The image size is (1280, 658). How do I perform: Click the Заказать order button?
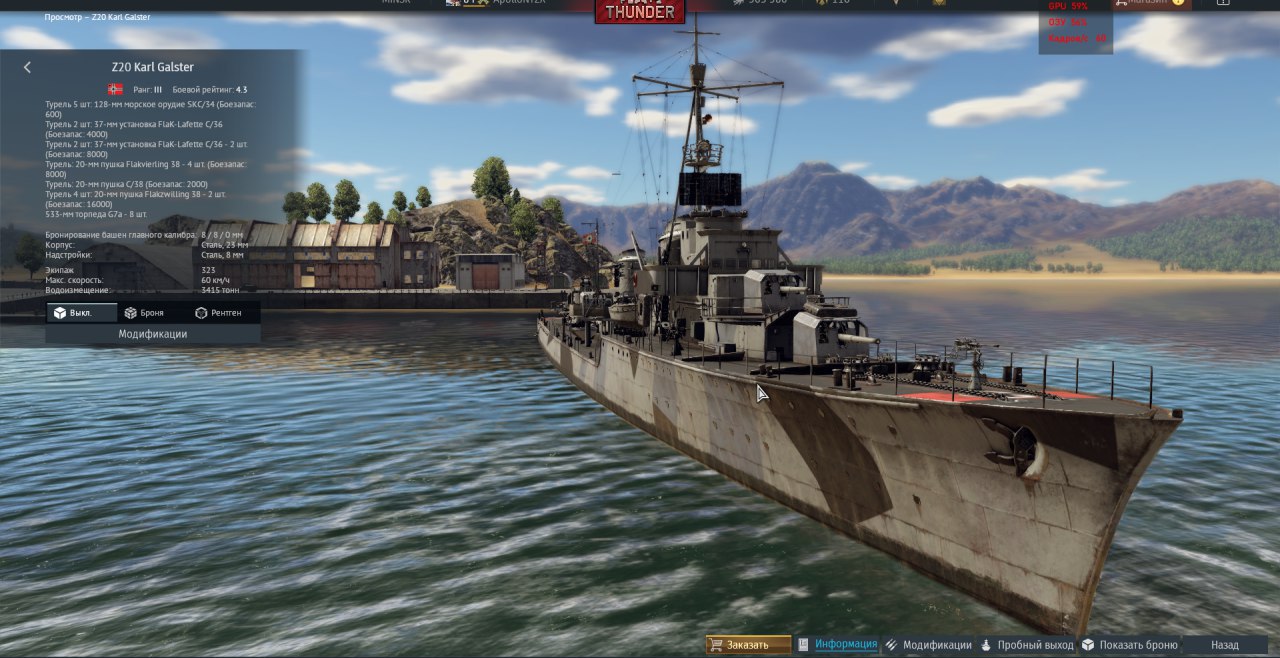click(748, 645)
